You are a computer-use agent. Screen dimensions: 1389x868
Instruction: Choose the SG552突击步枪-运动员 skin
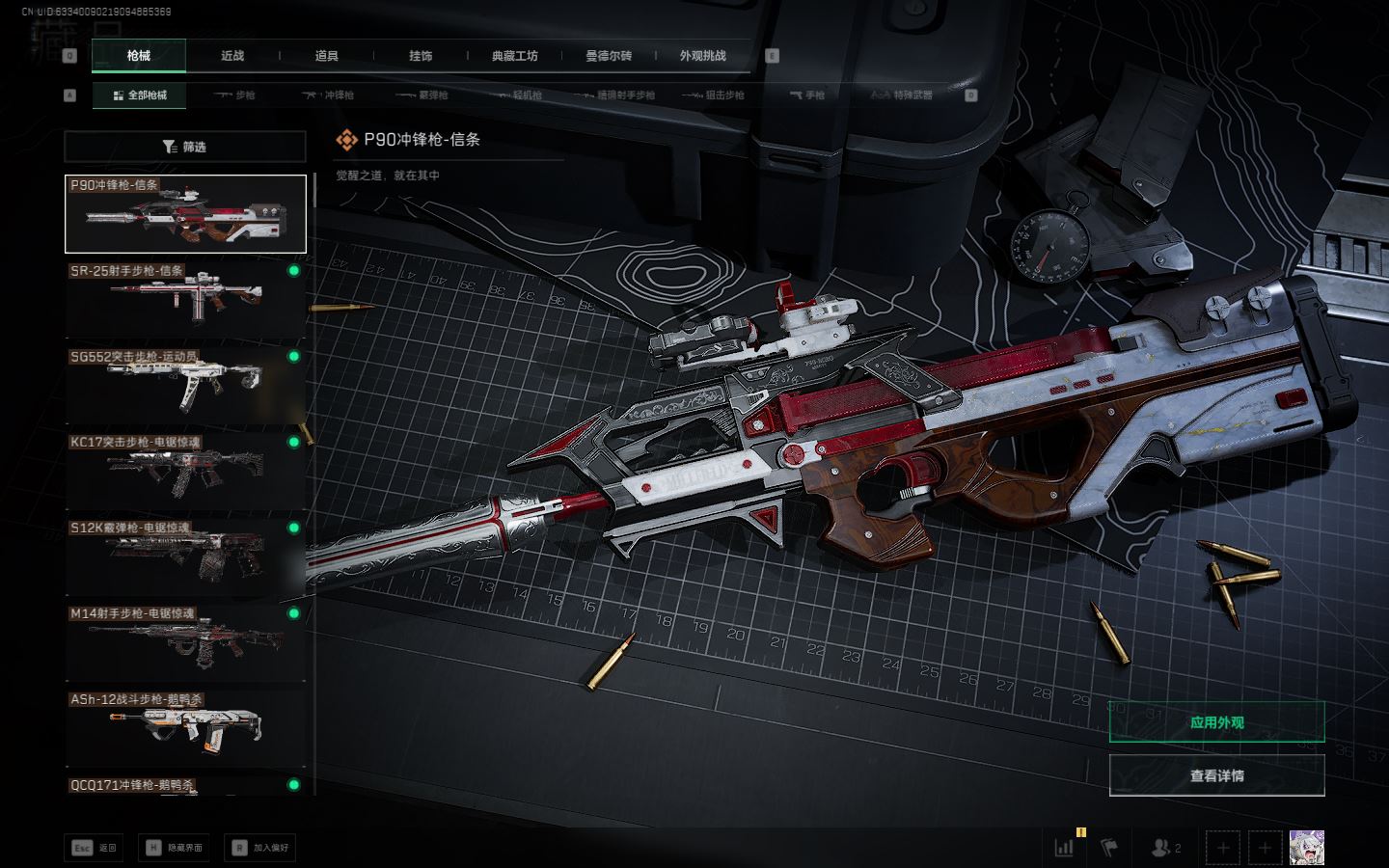pyautogui.click(x=184, y=384)
